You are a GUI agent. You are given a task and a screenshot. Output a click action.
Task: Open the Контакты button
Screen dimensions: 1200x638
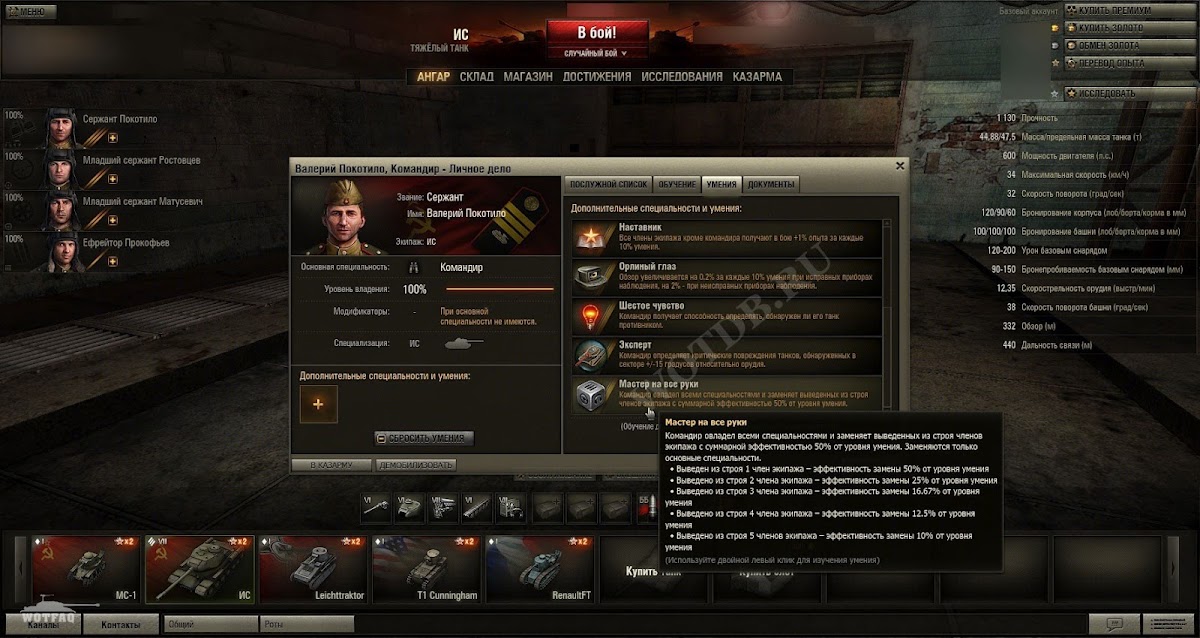point(119,623)
